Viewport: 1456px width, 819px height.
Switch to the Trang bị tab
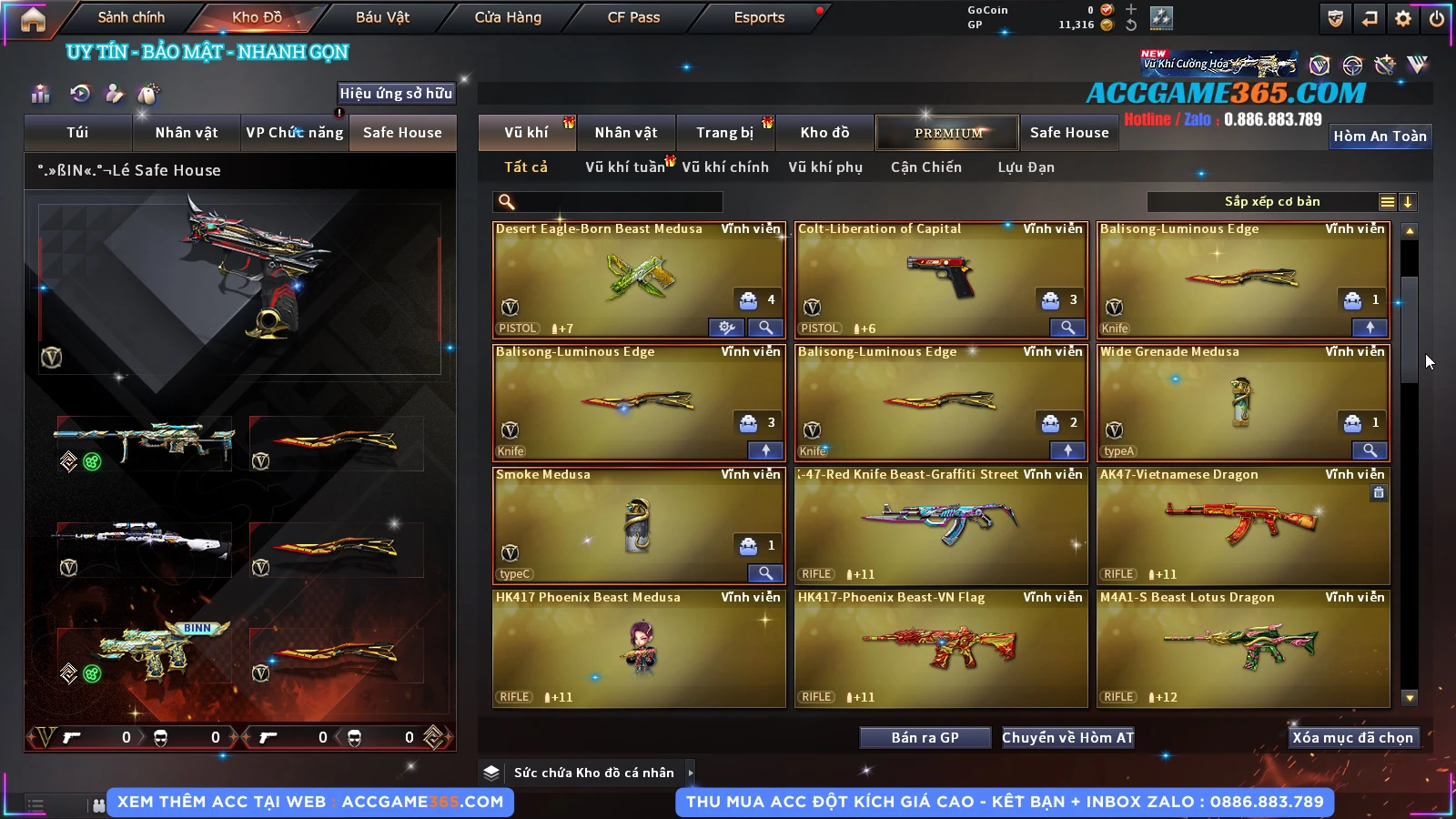(724, 133)
